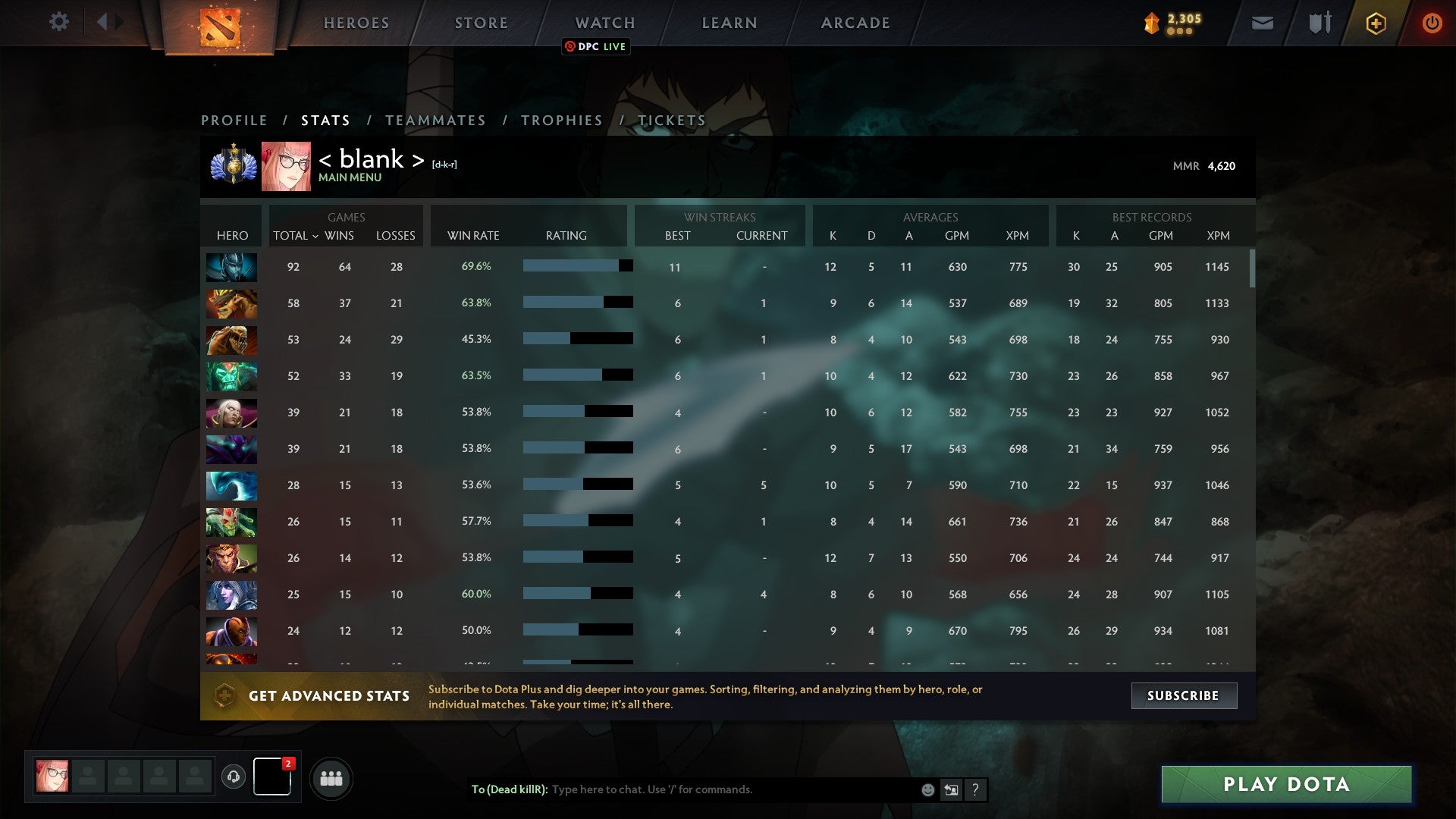Click the gold Dota Plus hexagon icon
Image resolution: width=1456 pixels, height=819 pixels.
click(1375, 23)
